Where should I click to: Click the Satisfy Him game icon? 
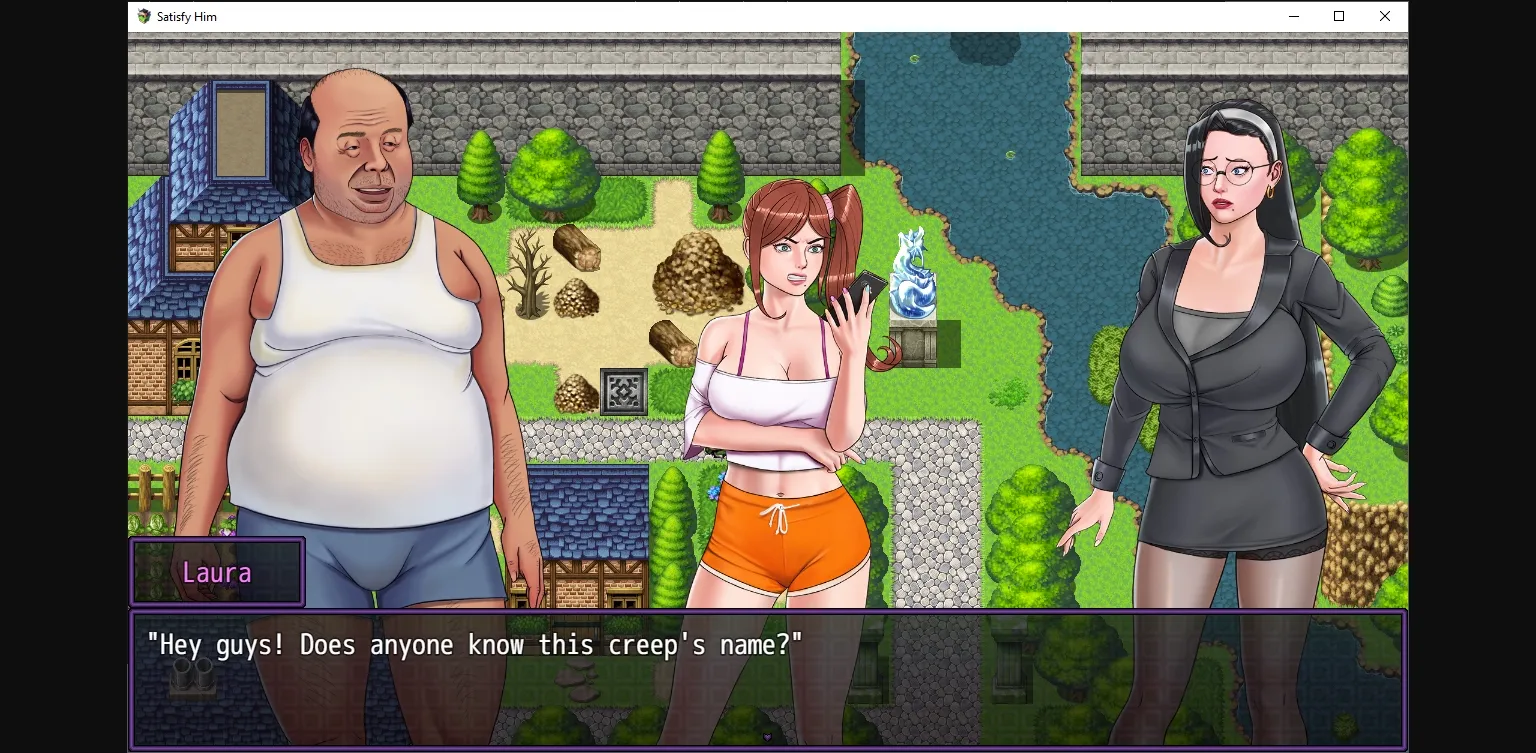143,16
